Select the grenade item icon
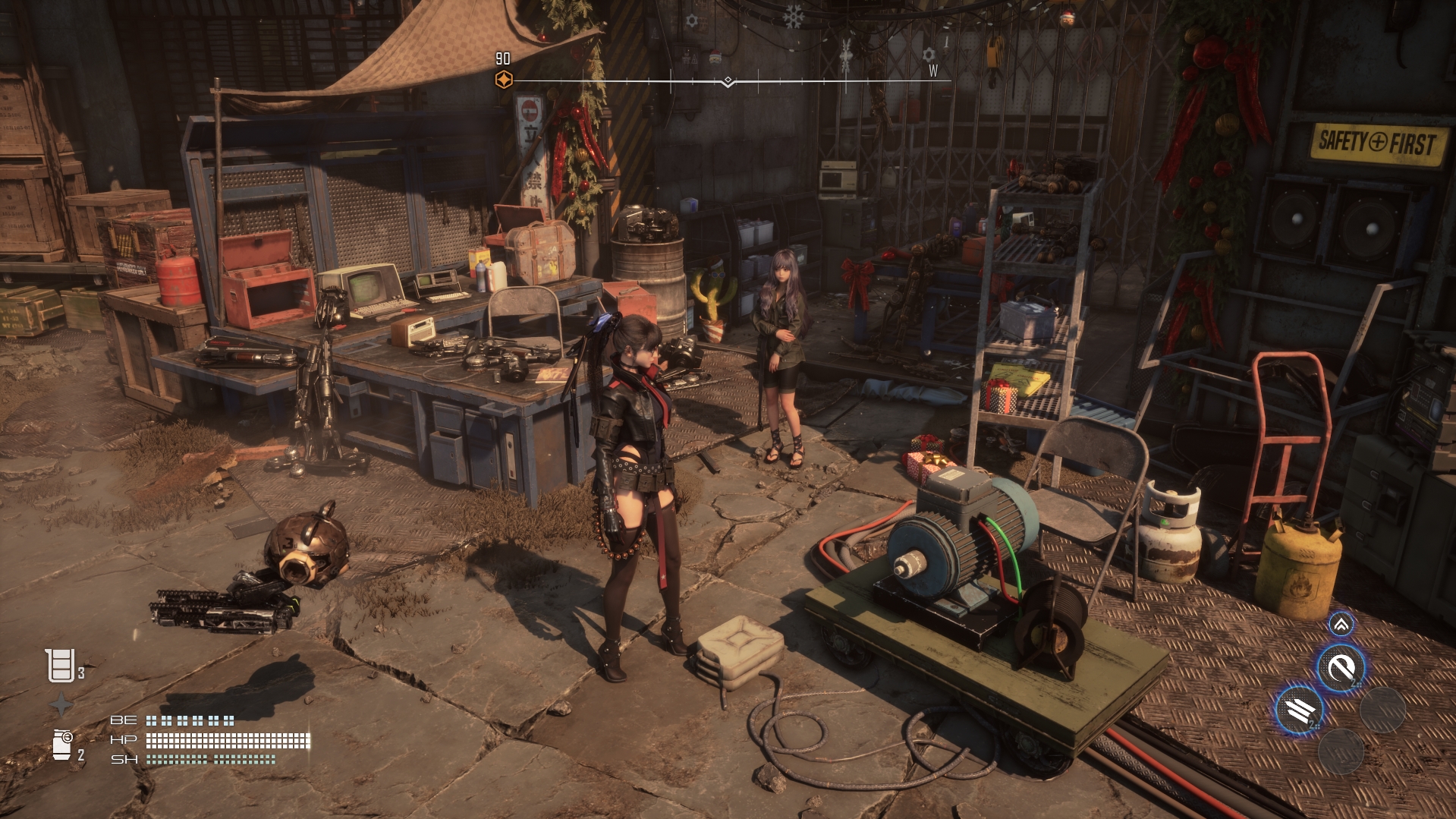This screenshot has width=1456, height=819. (62, 744)
